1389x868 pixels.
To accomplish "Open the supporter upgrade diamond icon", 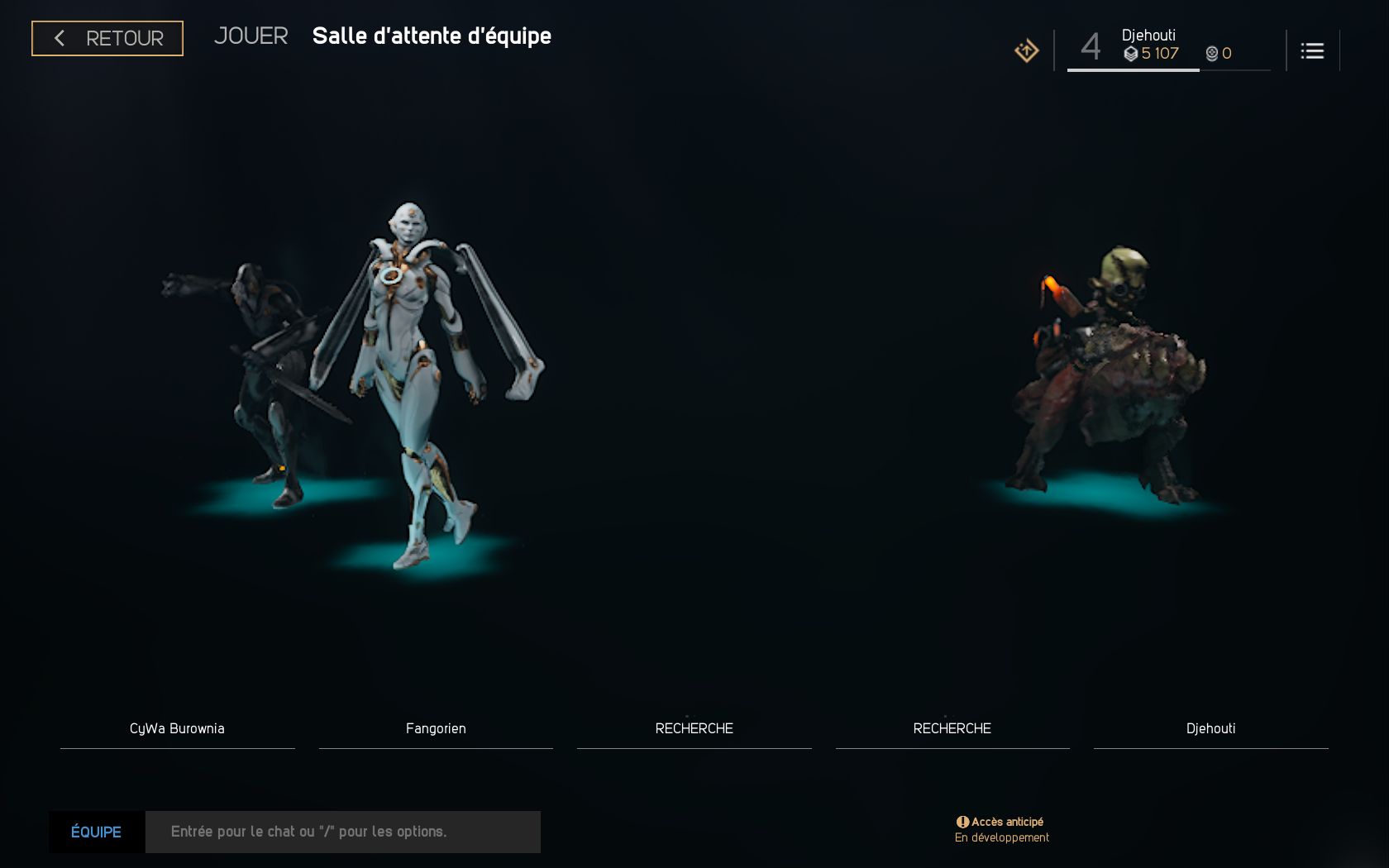I will click(x=1025, y=50).
